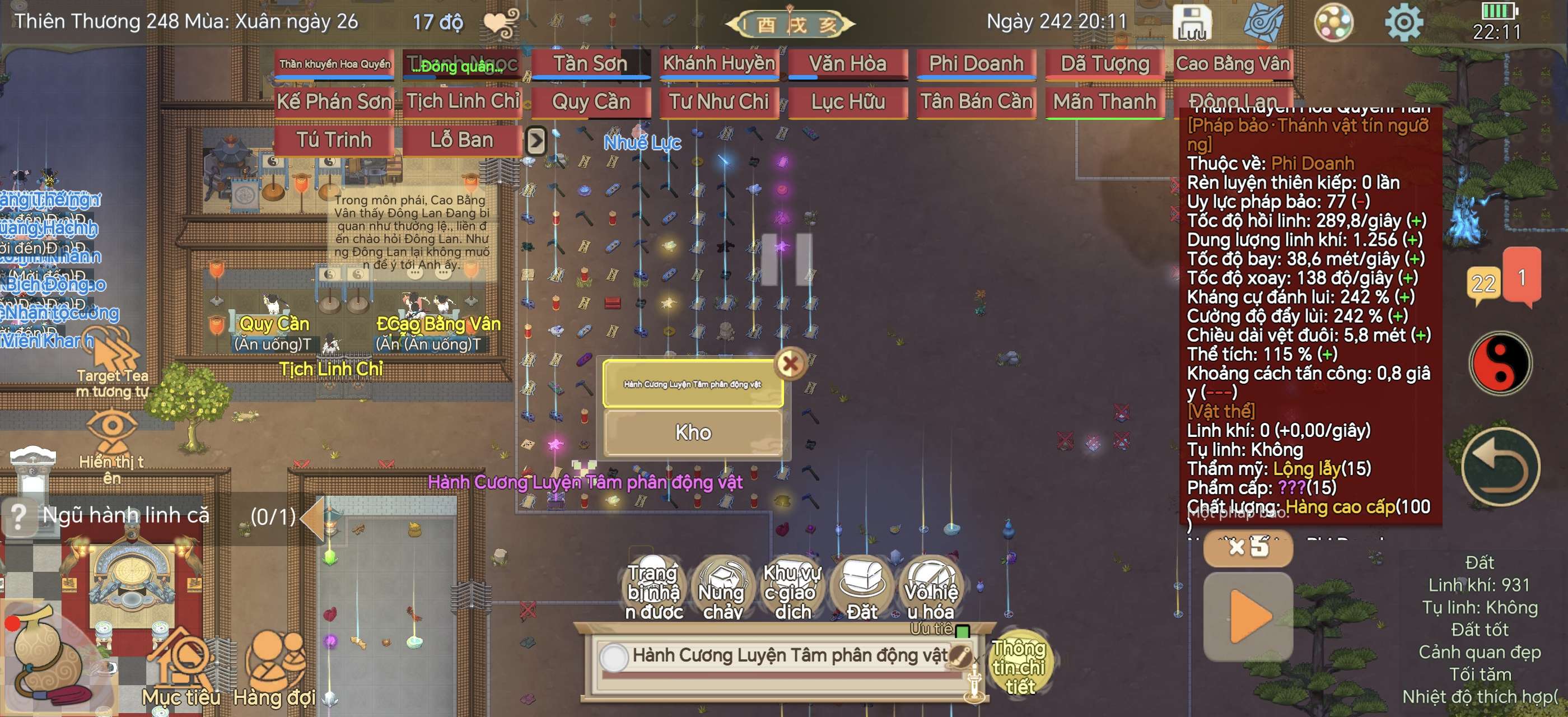Go back with the return arrow
The image size is (1568, 717).
(x=1499, y=467)
